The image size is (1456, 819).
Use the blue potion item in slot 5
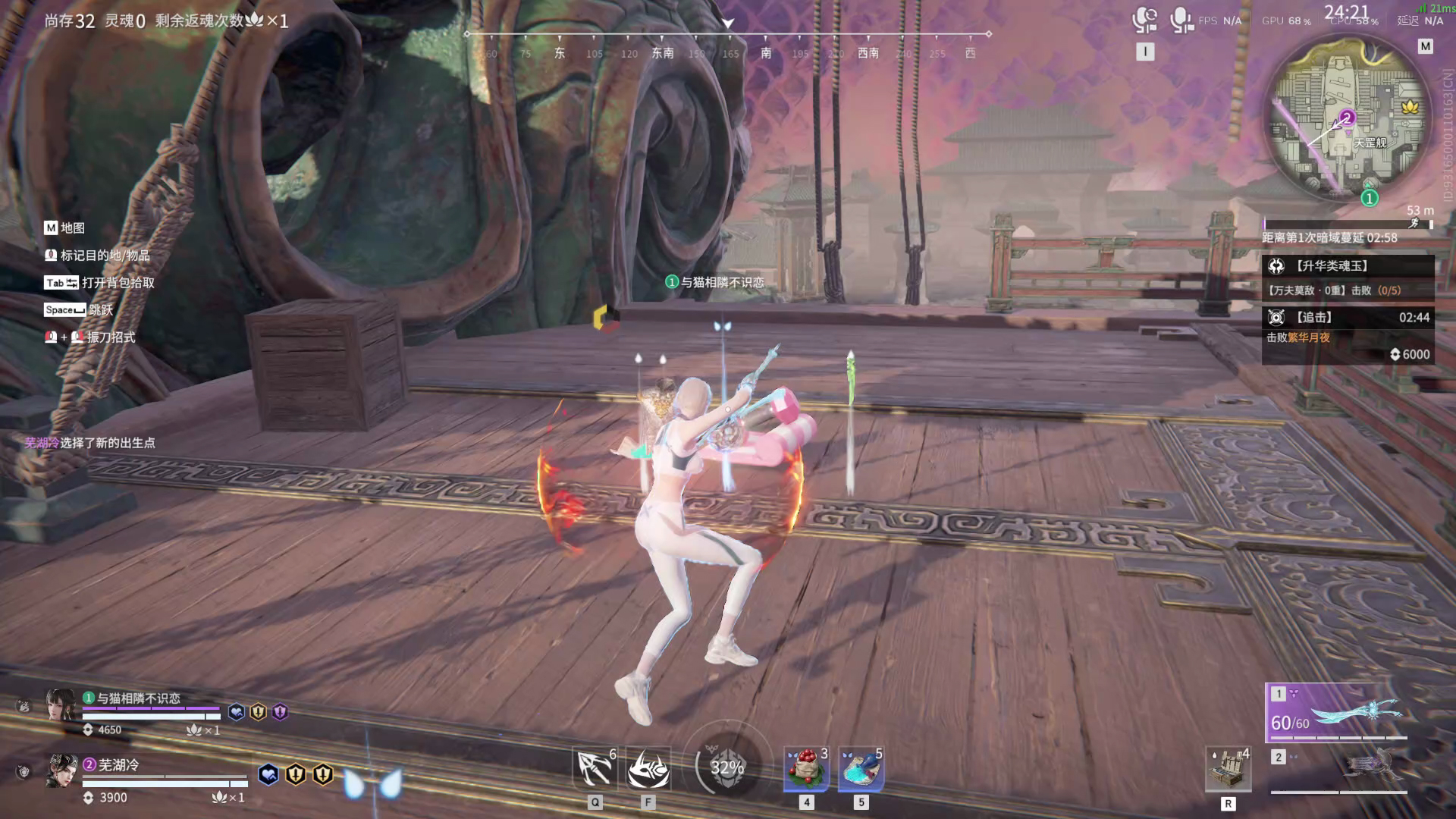point(861,768)
